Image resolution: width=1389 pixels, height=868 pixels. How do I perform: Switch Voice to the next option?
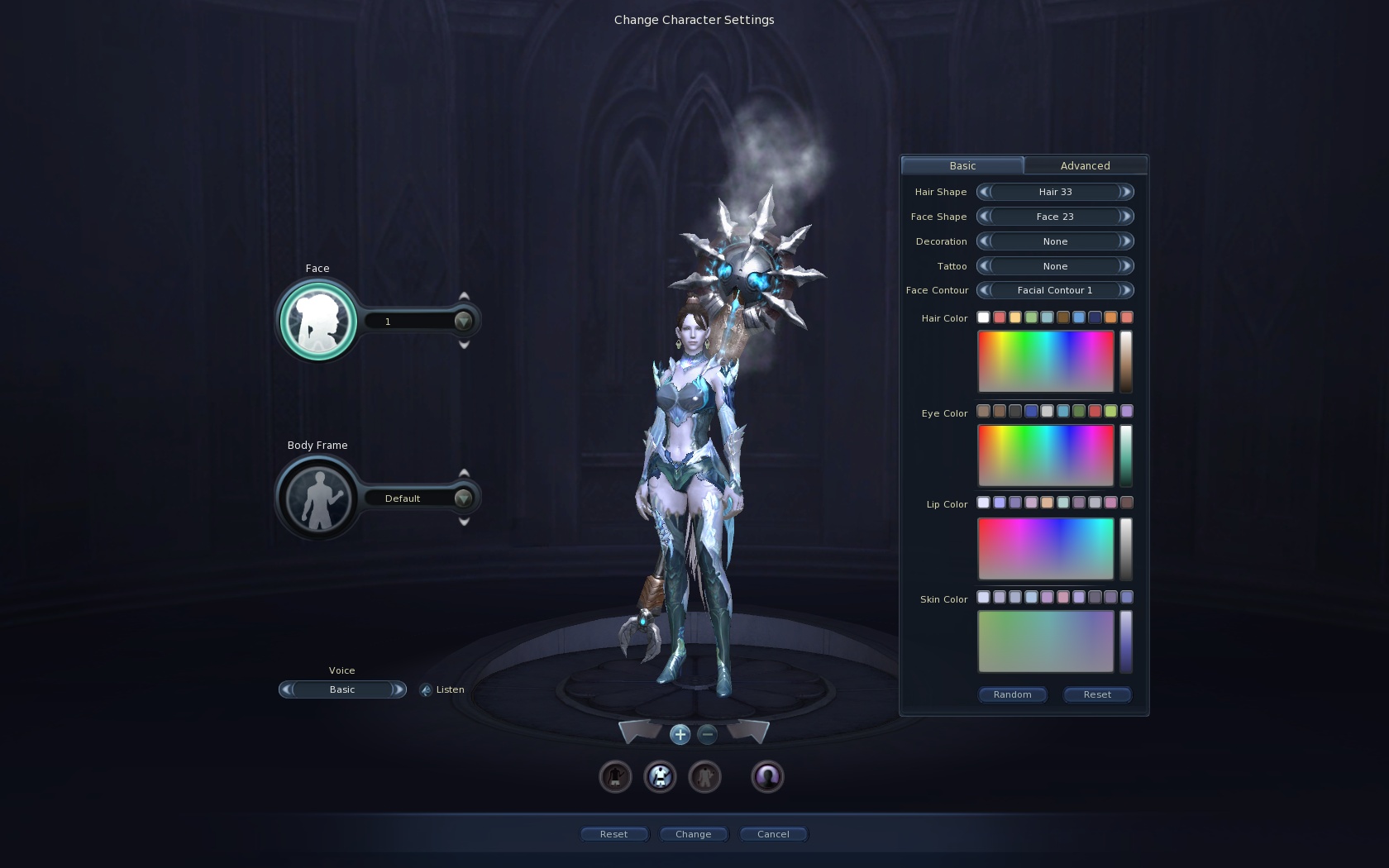[398, 689]
